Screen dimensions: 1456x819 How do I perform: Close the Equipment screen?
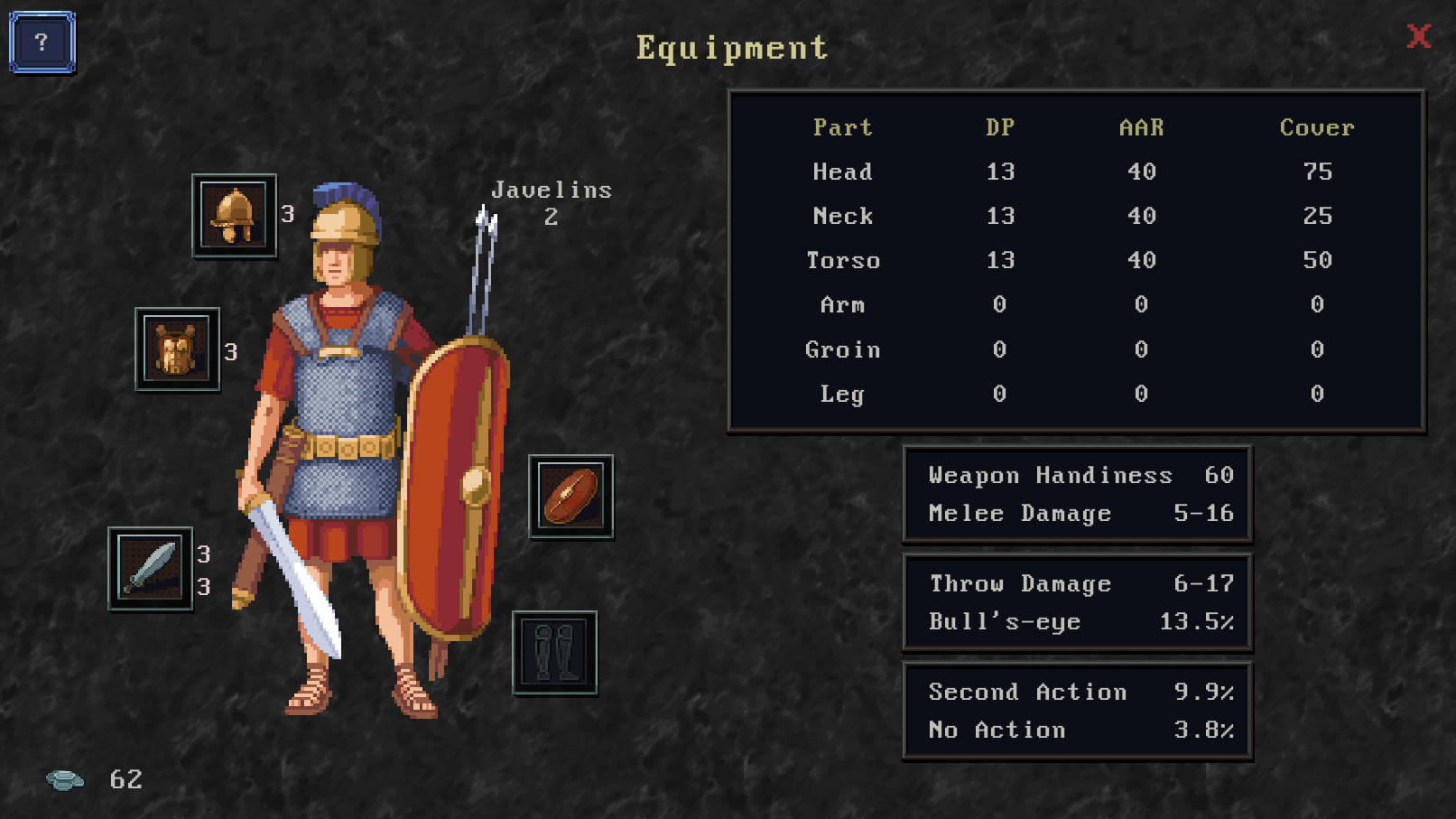click(1419, 37)
